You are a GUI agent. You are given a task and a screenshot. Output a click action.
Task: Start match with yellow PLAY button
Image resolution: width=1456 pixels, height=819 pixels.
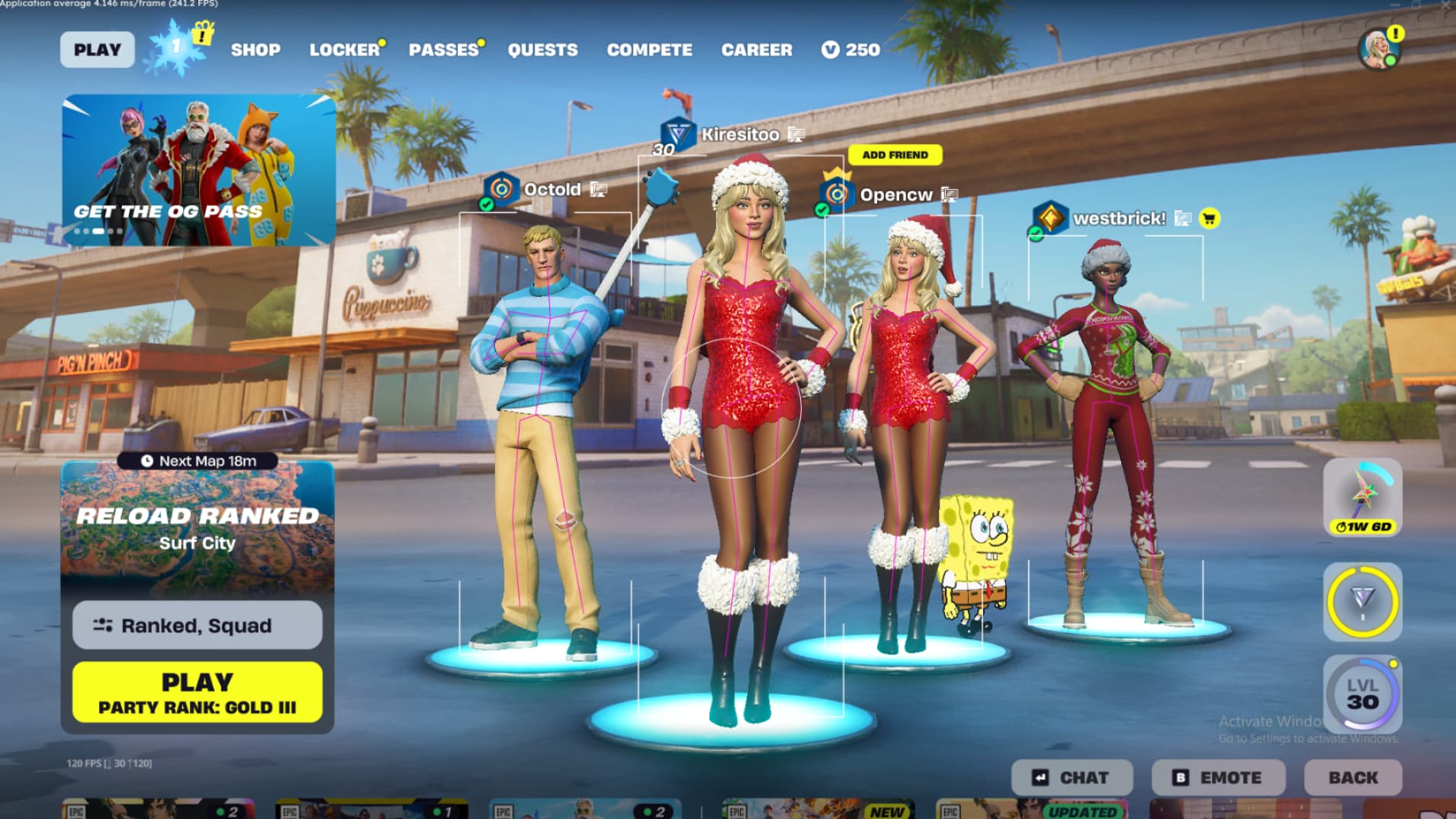tap(198, 692)
